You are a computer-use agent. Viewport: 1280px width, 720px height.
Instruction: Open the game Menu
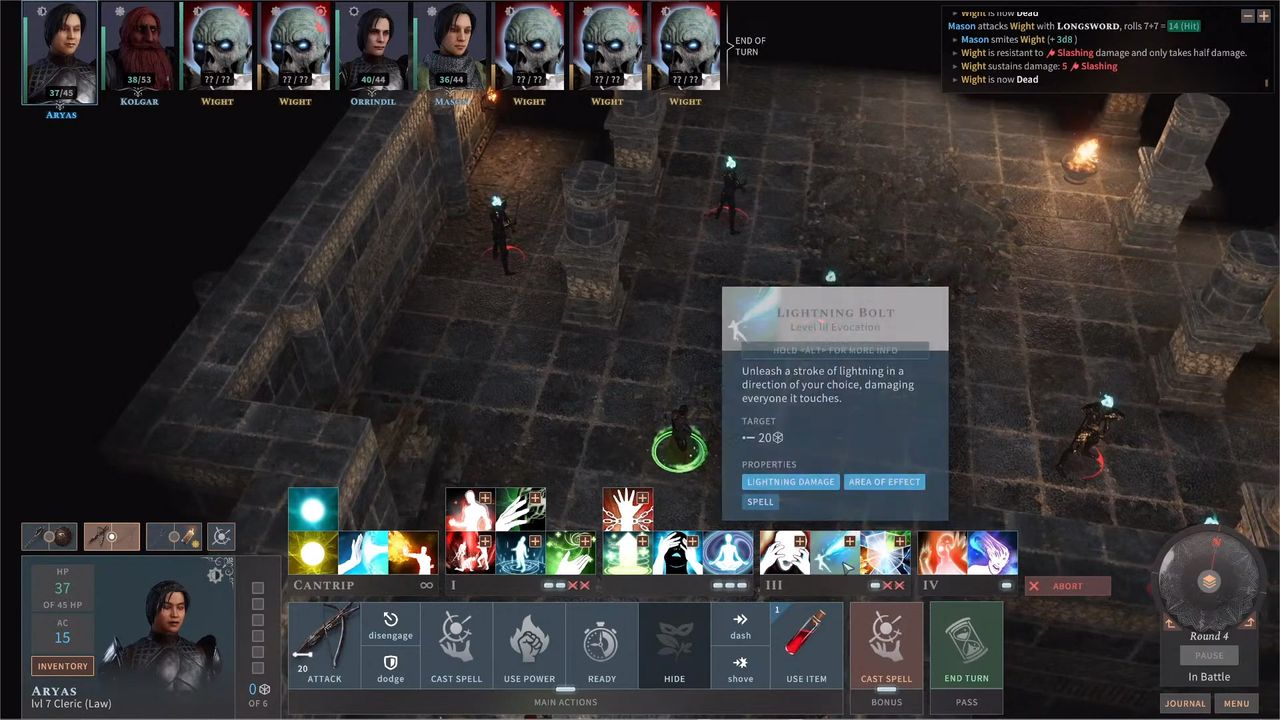[x=1237, y=703]
